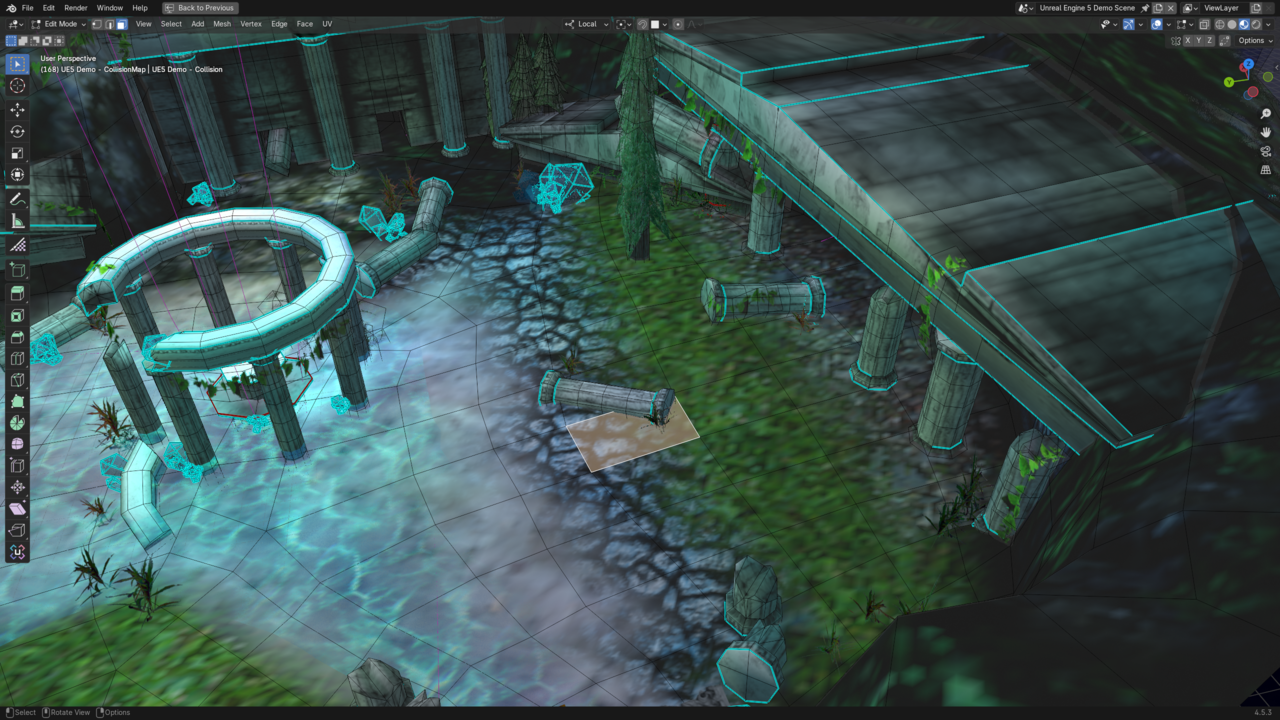
Task: Click the navigation gizmo's blue Z axis
Action: (x=1248, y=64)
